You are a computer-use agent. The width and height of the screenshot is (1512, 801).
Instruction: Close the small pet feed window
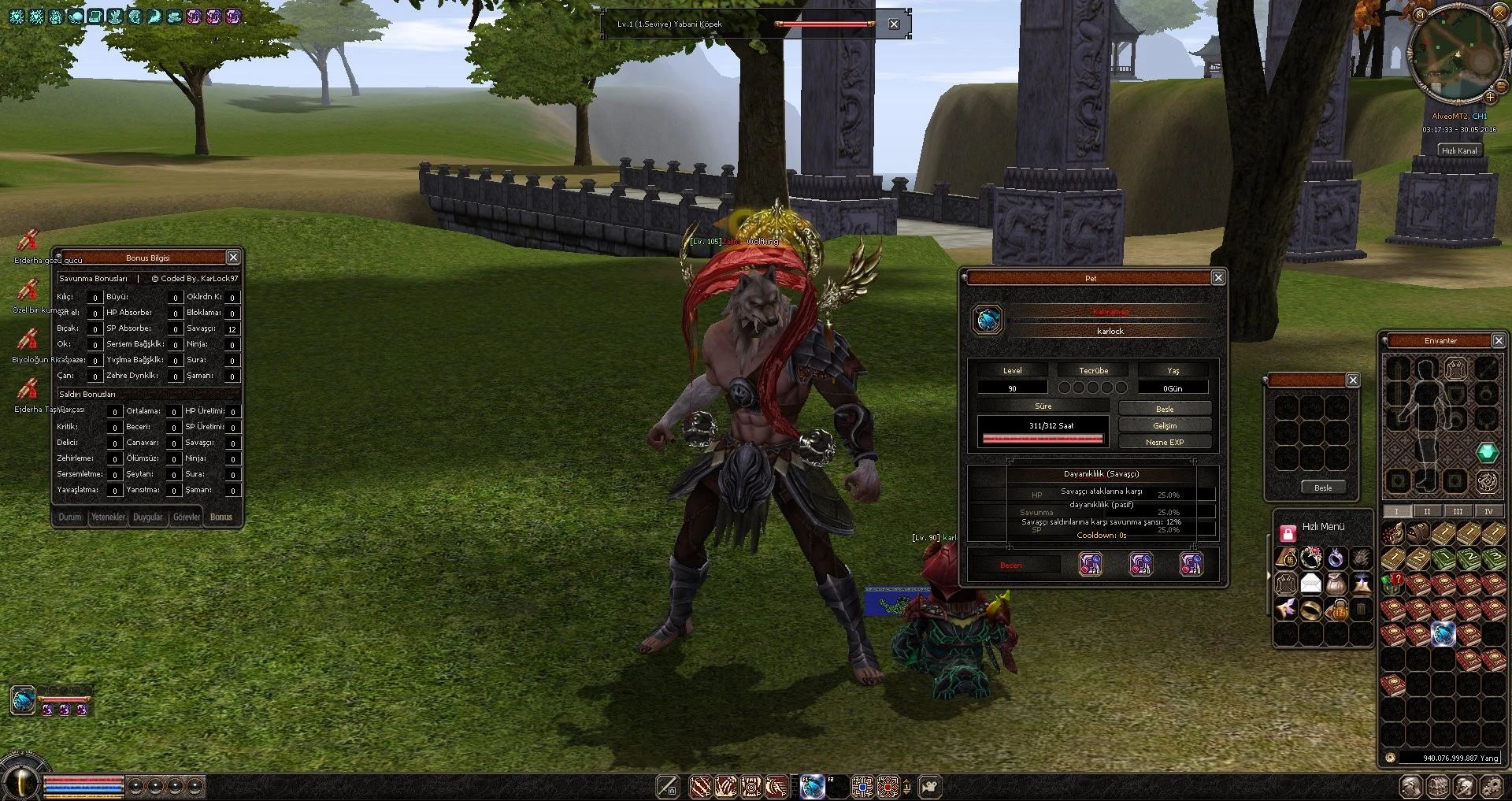(x=1353, y=380)
